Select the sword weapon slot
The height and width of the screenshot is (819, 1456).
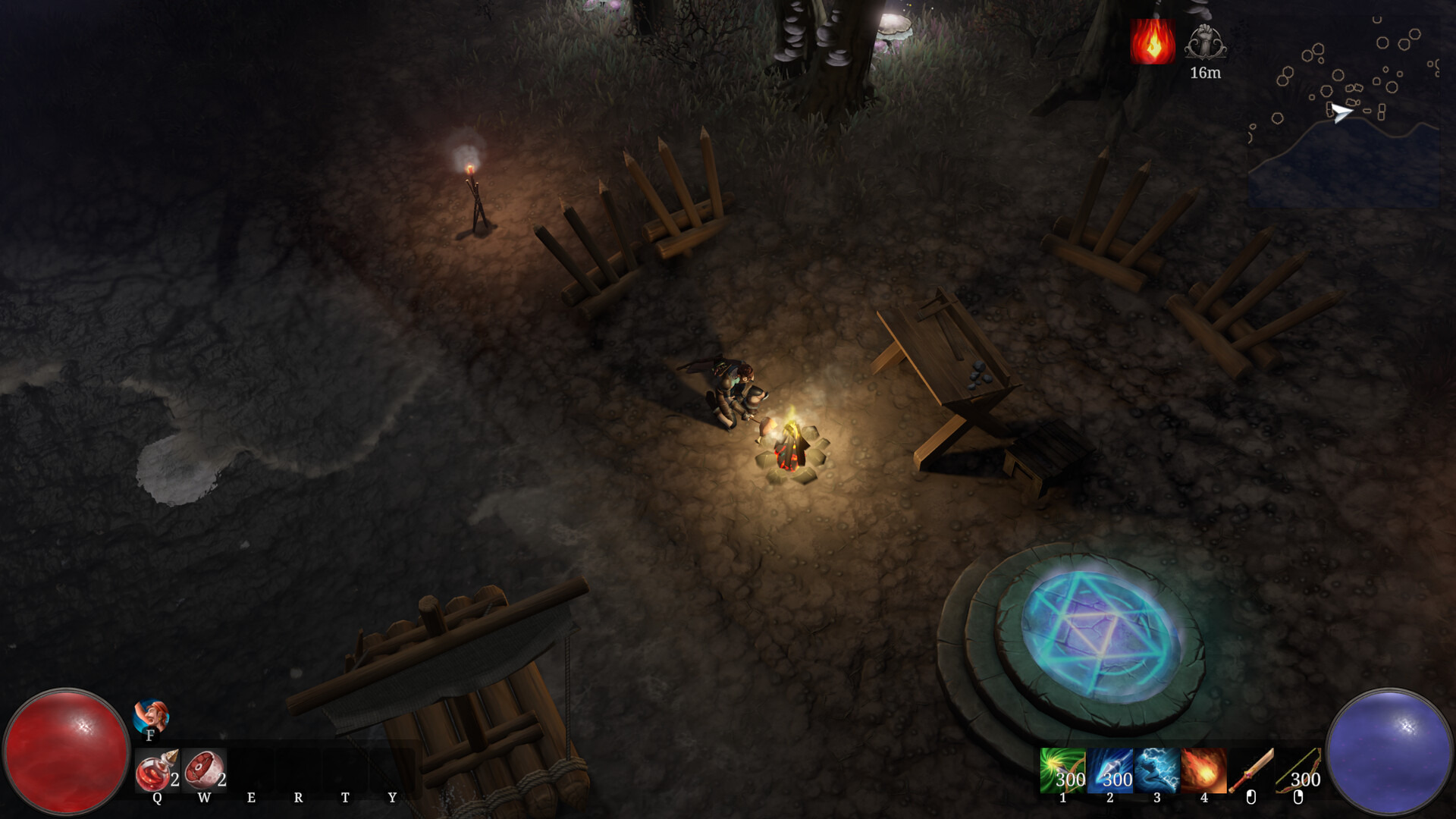1250,770
